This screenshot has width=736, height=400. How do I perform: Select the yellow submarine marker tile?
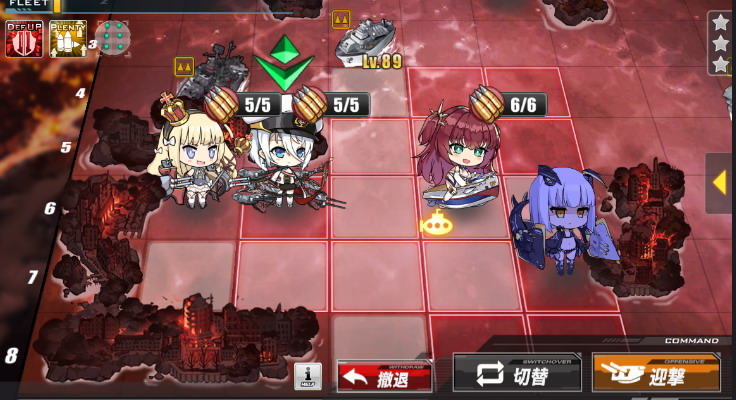pos(437,224)
